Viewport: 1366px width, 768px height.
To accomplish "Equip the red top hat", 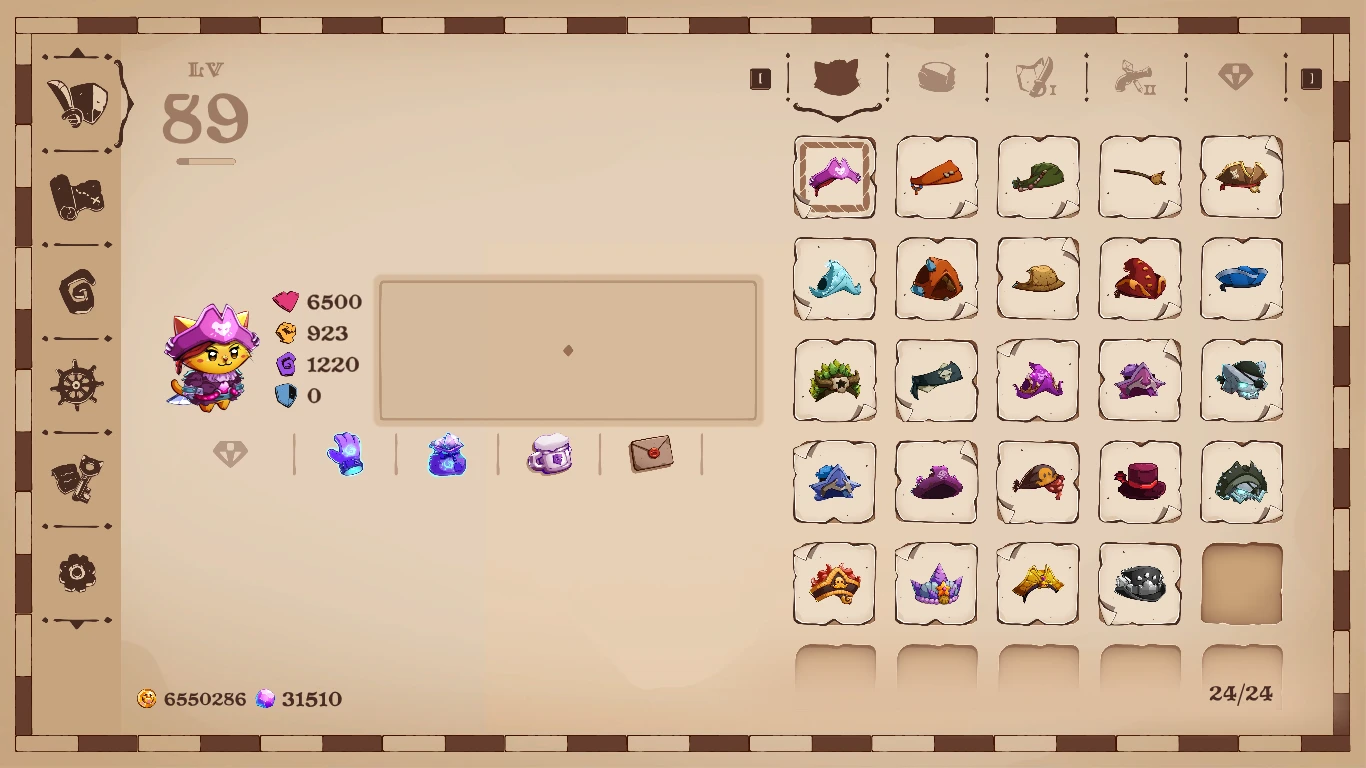I will 1139,483.
